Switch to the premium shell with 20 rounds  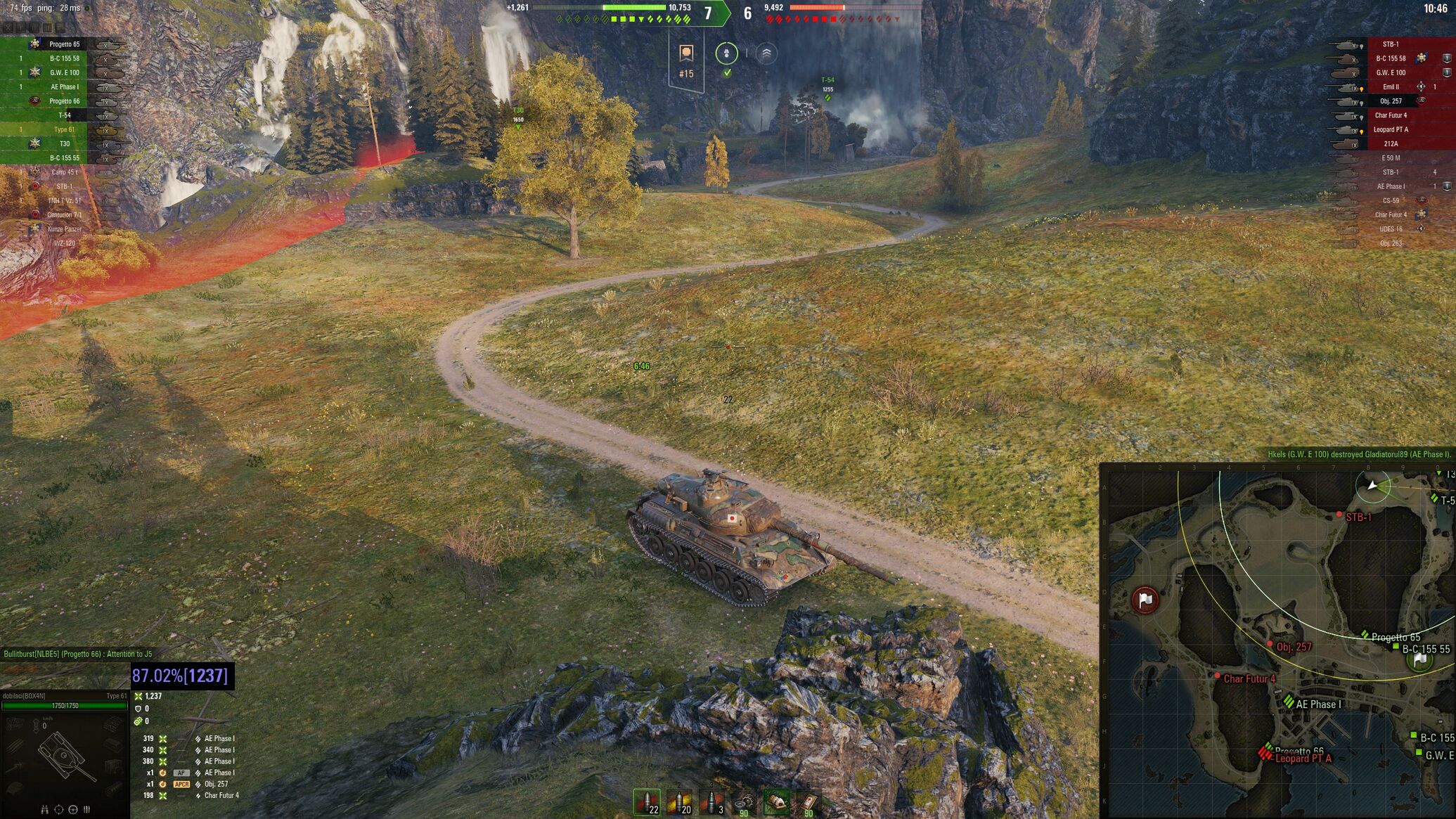[x=679, y=802]
